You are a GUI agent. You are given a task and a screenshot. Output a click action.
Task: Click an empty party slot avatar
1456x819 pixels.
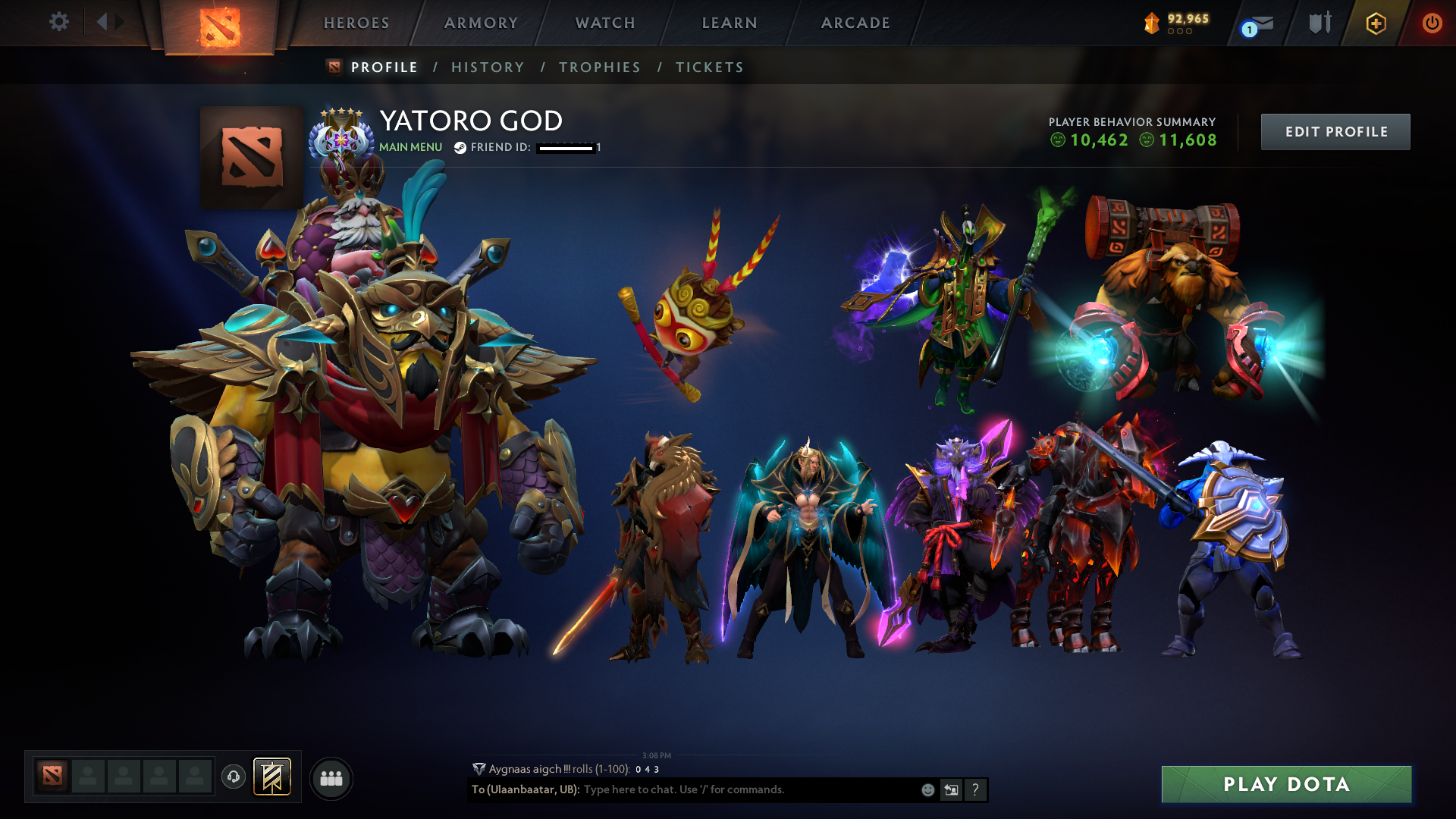pos(87,777)
